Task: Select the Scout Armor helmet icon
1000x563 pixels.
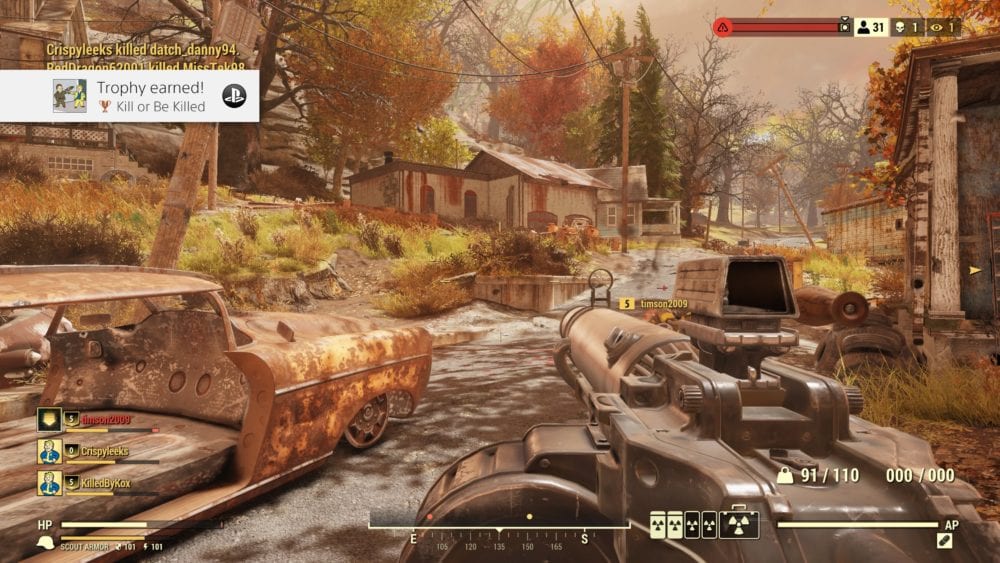Action: point(45,543)
